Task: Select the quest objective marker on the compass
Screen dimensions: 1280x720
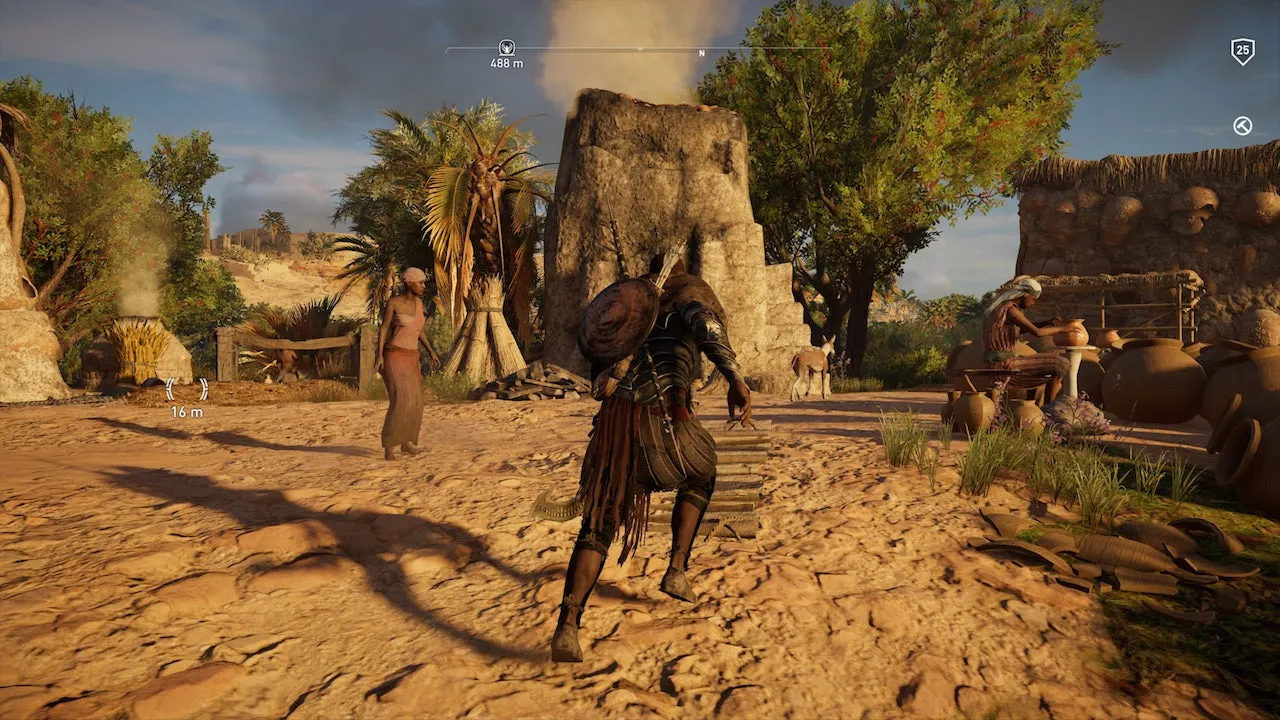Action: (506, 47)
